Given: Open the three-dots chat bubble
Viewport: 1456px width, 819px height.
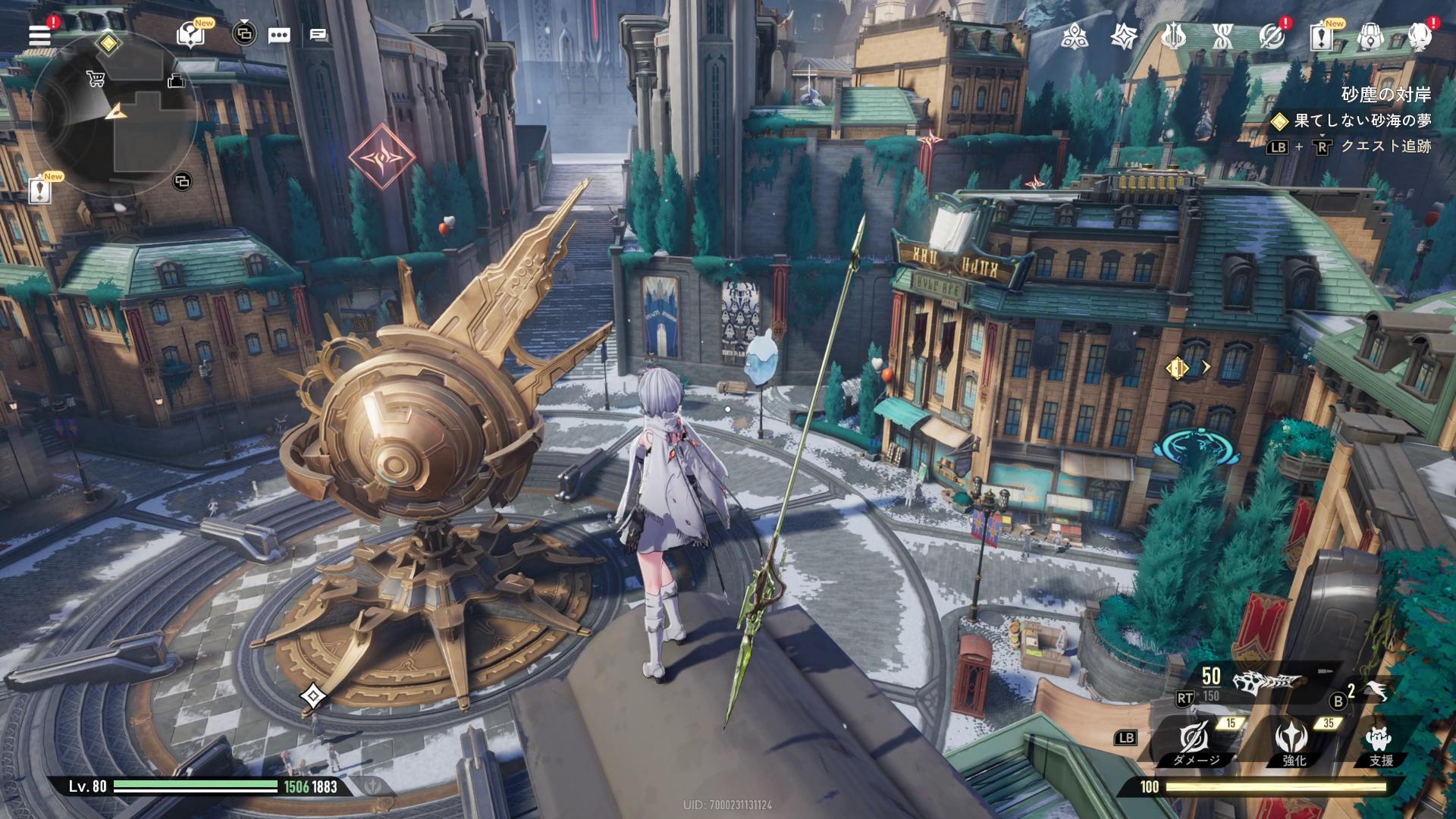Looking at the screenshot, I should coord(279,35).
